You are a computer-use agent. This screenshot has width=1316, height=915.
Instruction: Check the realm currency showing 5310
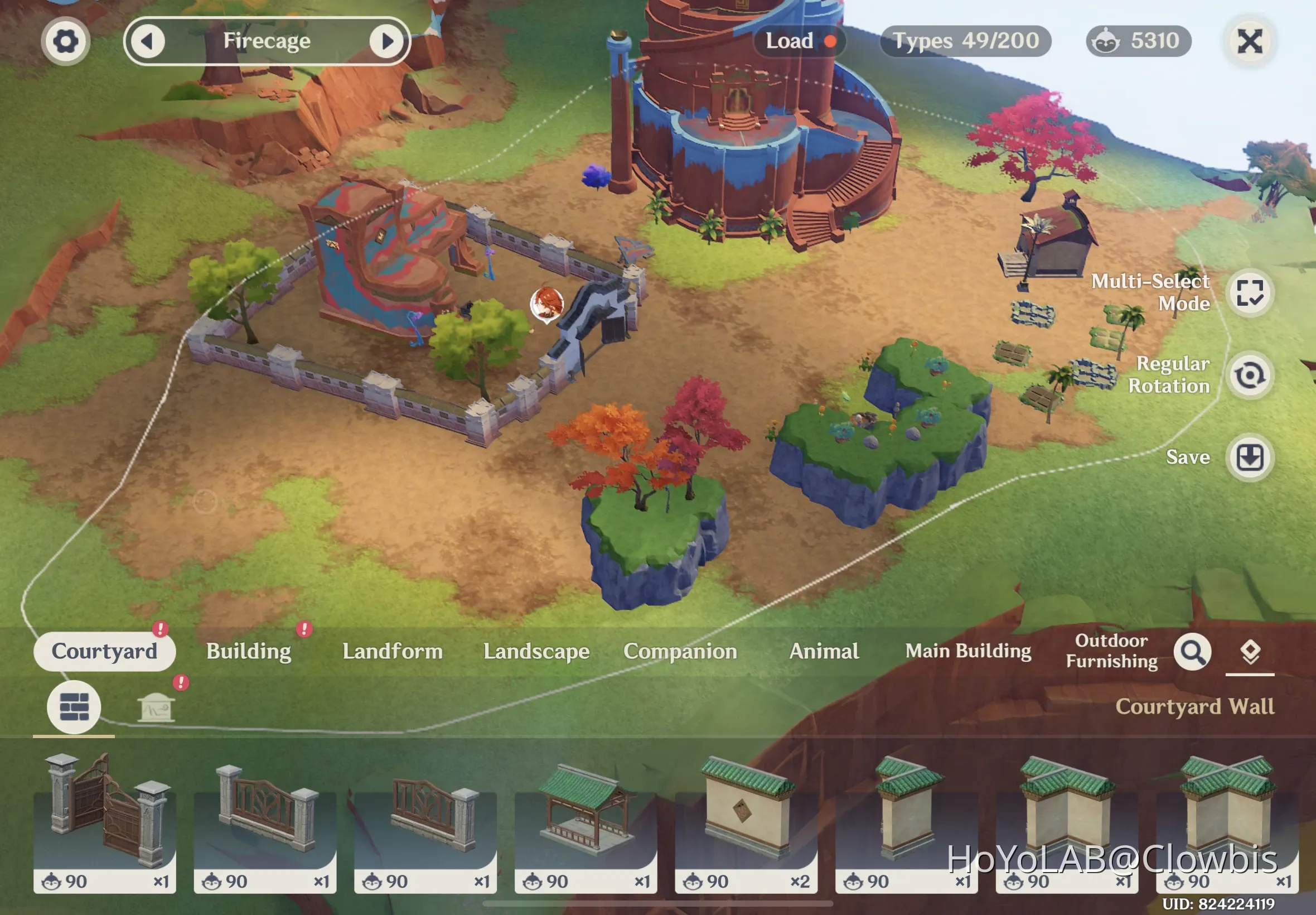pyautogui.click(x=1137, y=40)
